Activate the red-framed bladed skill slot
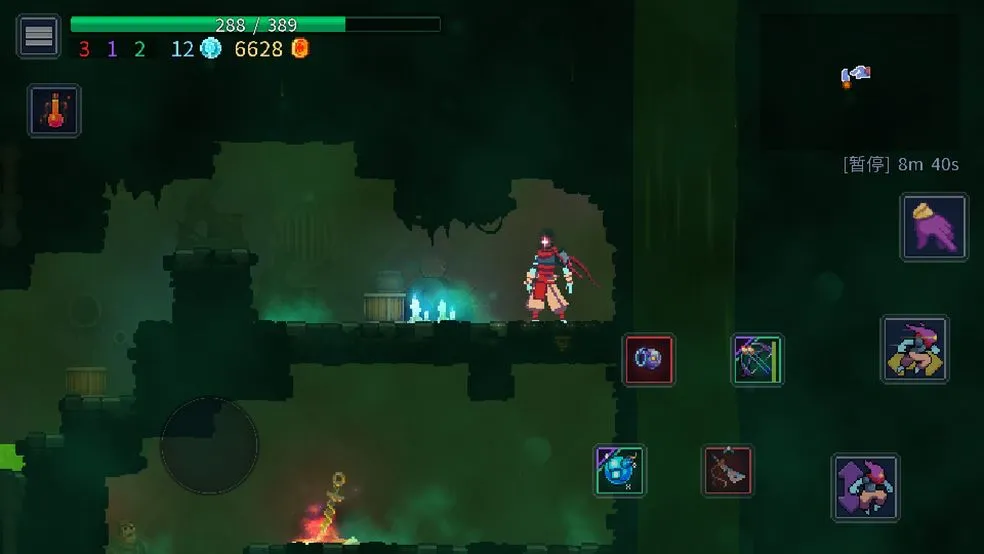The image size is (984, 554). click(727, 470)
